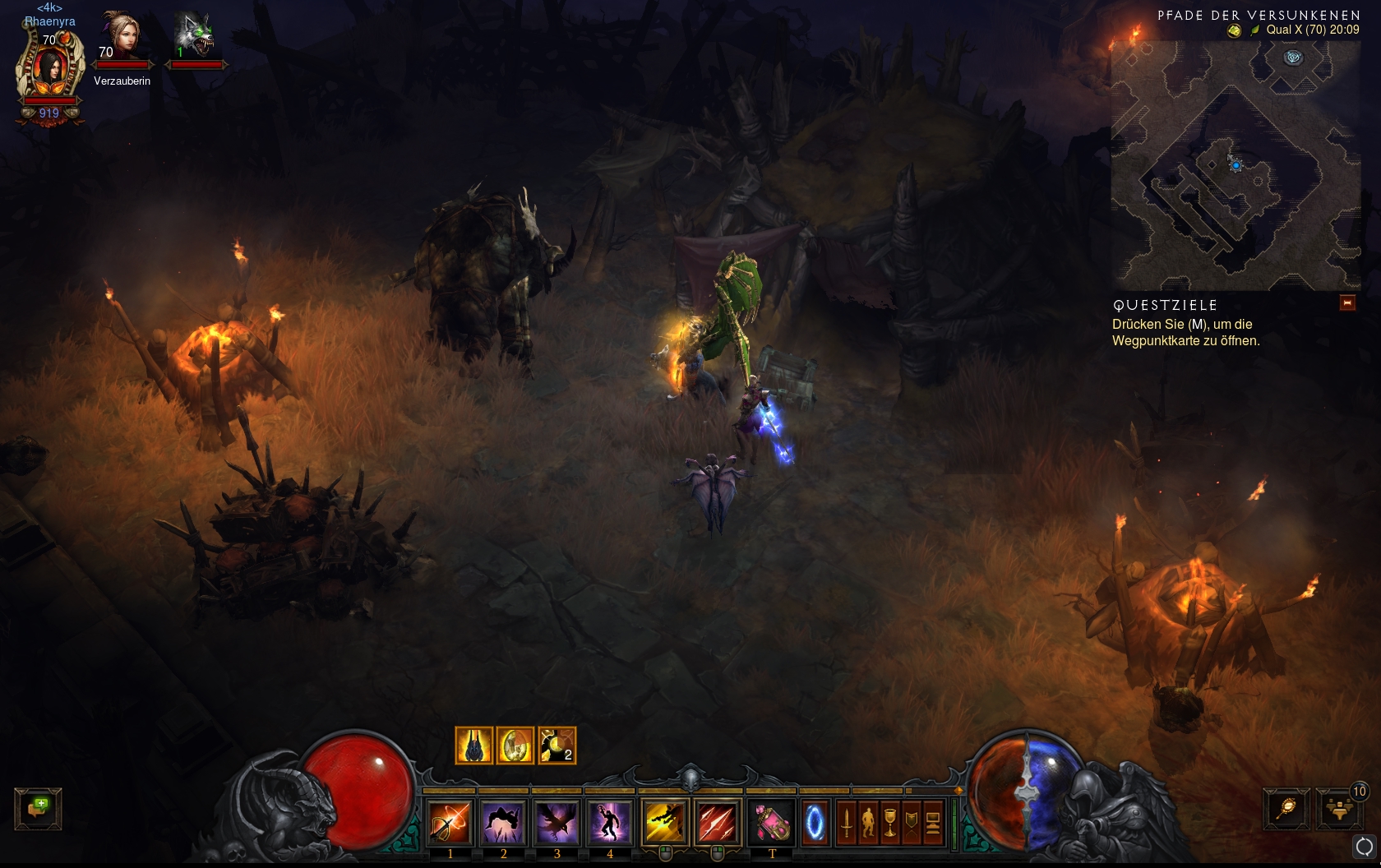Select the Verzauberin follower portrait
This screenshot has height=868, width=1381.
click(122, 39)
